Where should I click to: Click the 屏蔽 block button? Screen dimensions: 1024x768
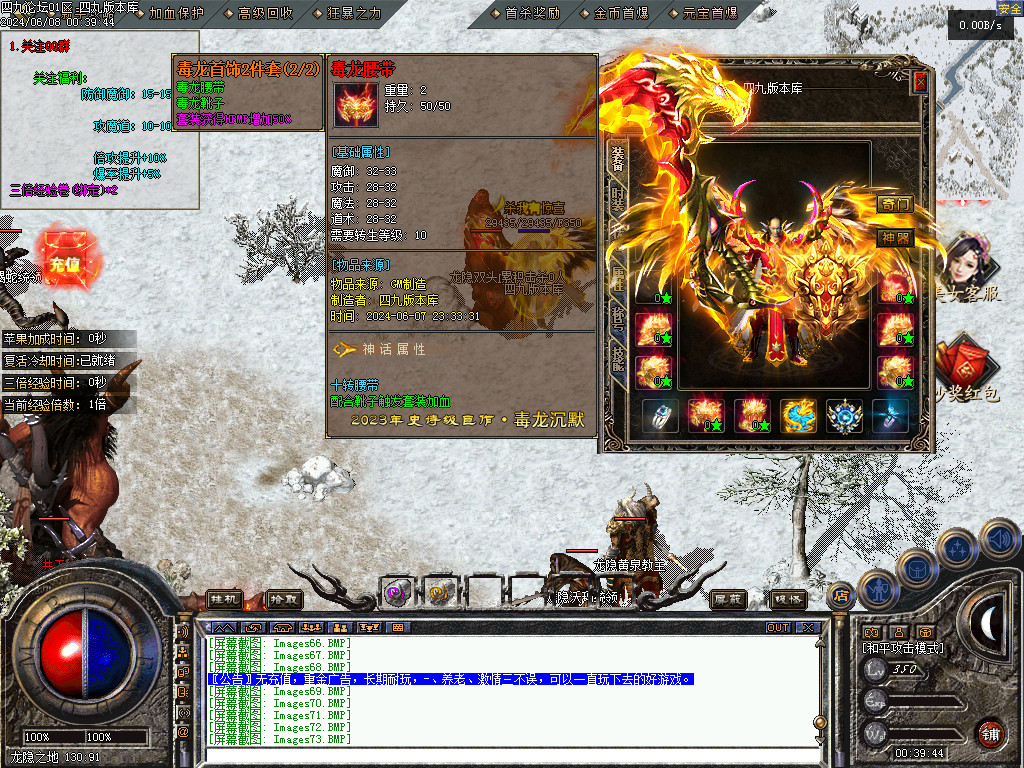(x=728, y=598)
